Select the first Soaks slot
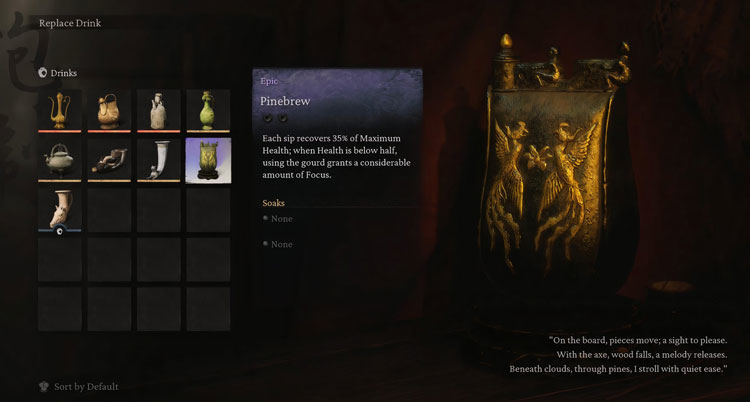This screenshot has height=402, width=750. click(x=281, y=218)
